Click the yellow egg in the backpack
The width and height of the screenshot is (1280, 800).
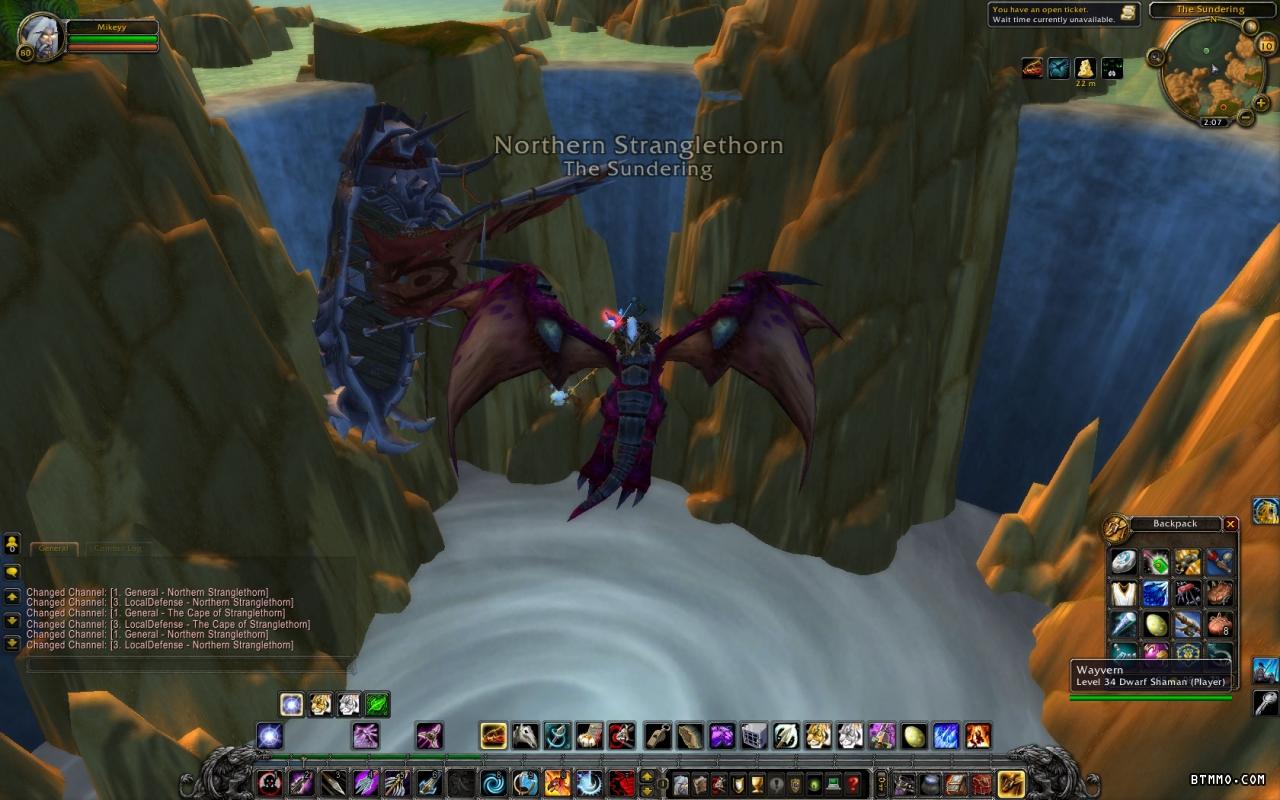click(1156, 625)
